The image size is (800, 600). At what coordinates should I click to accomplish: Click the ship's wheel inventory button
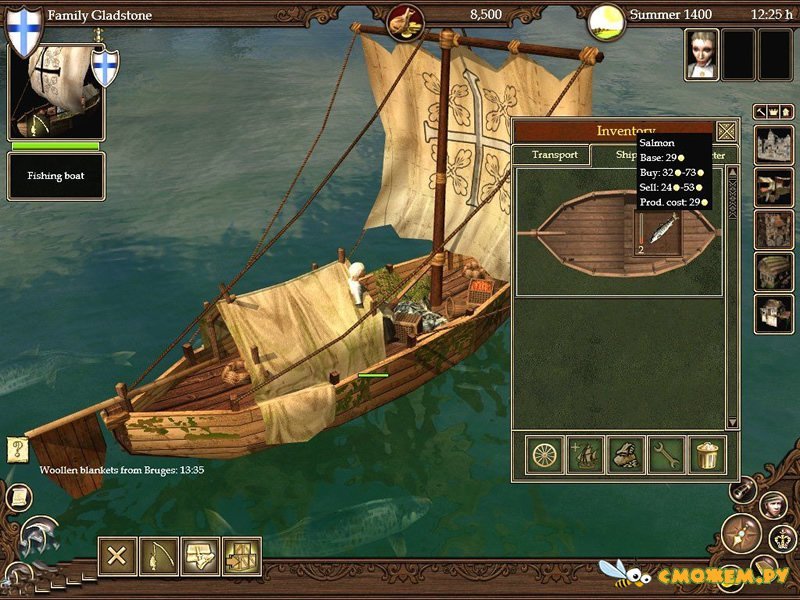[x=545, y=455]
